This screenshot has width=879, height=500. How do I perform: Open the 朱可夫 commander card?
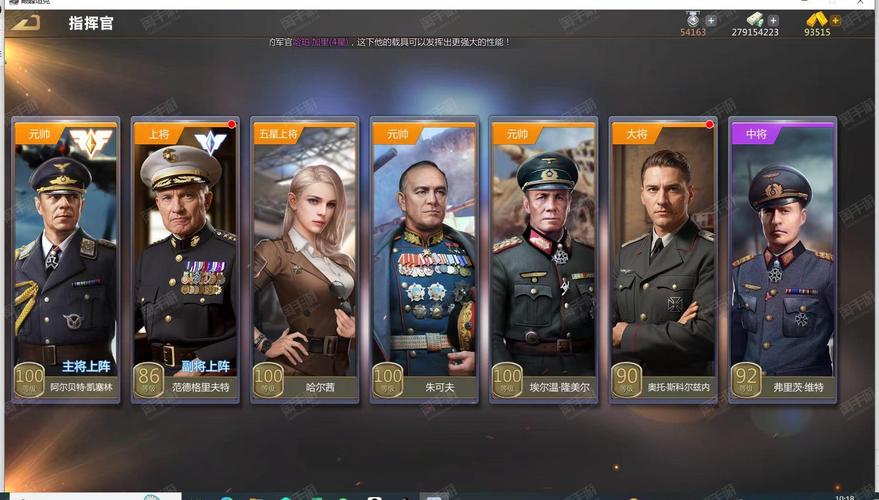click(x=424, y=260)
